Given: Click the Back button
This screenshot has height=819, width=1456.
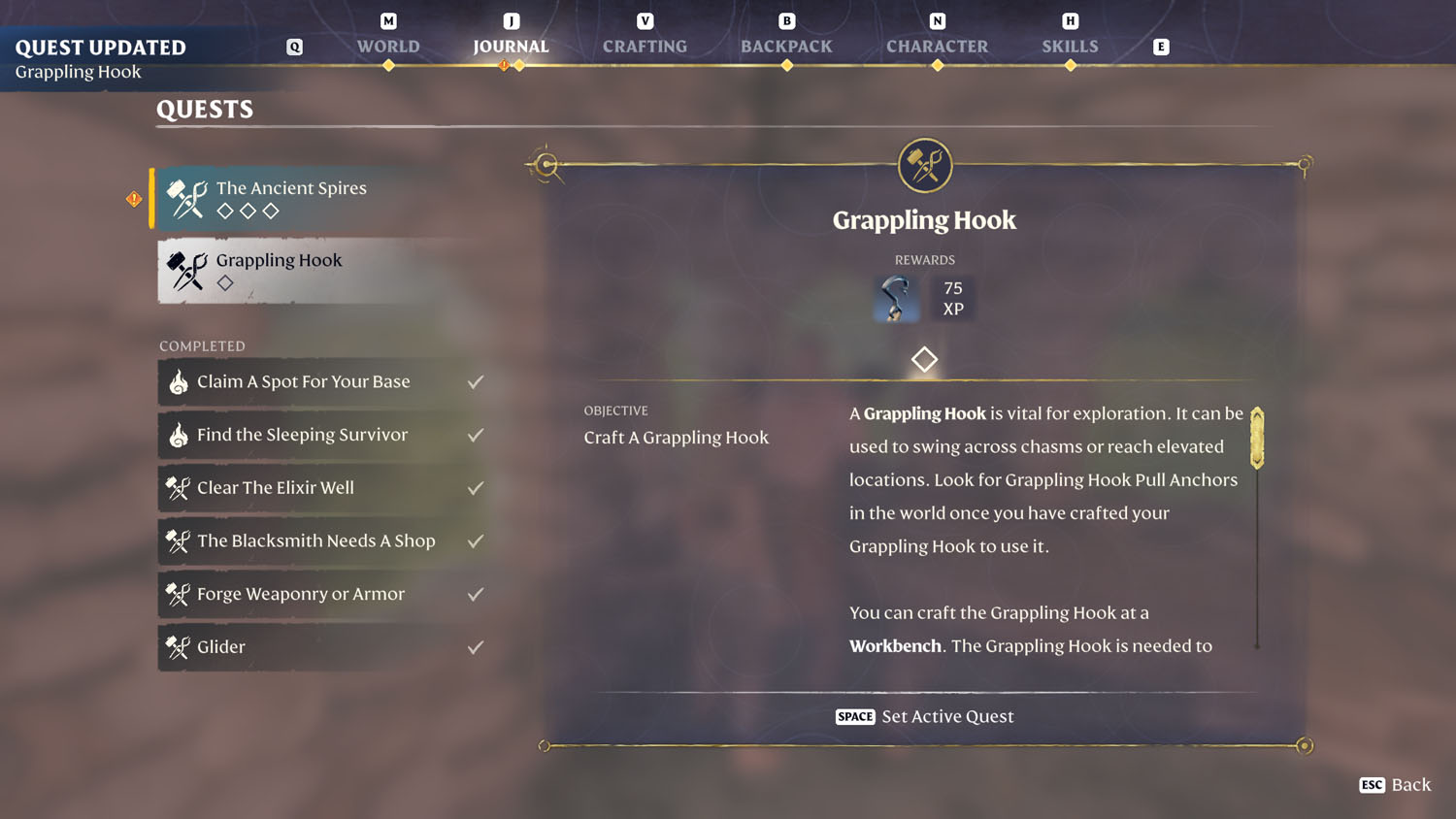Looking at the screenshot, I should [x=1396, y=784].
